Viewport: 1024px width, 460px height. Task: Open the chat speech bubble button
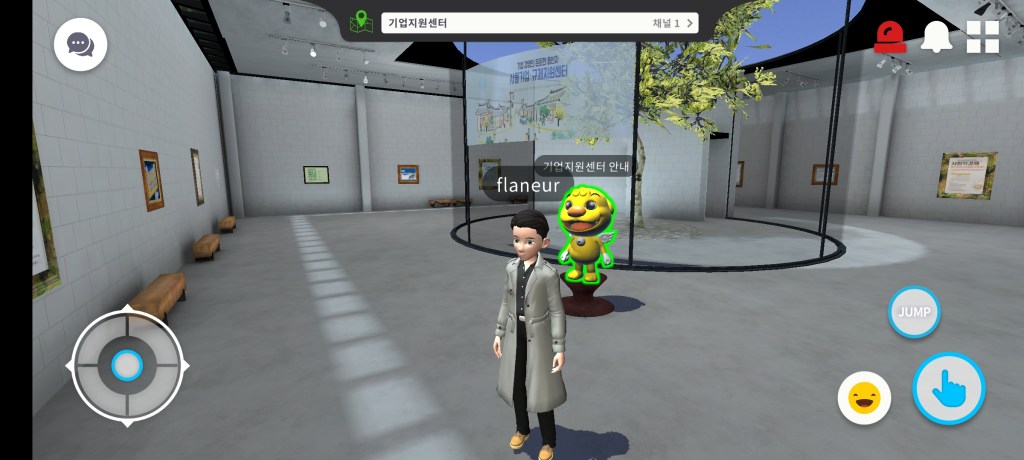pos(80,45)
